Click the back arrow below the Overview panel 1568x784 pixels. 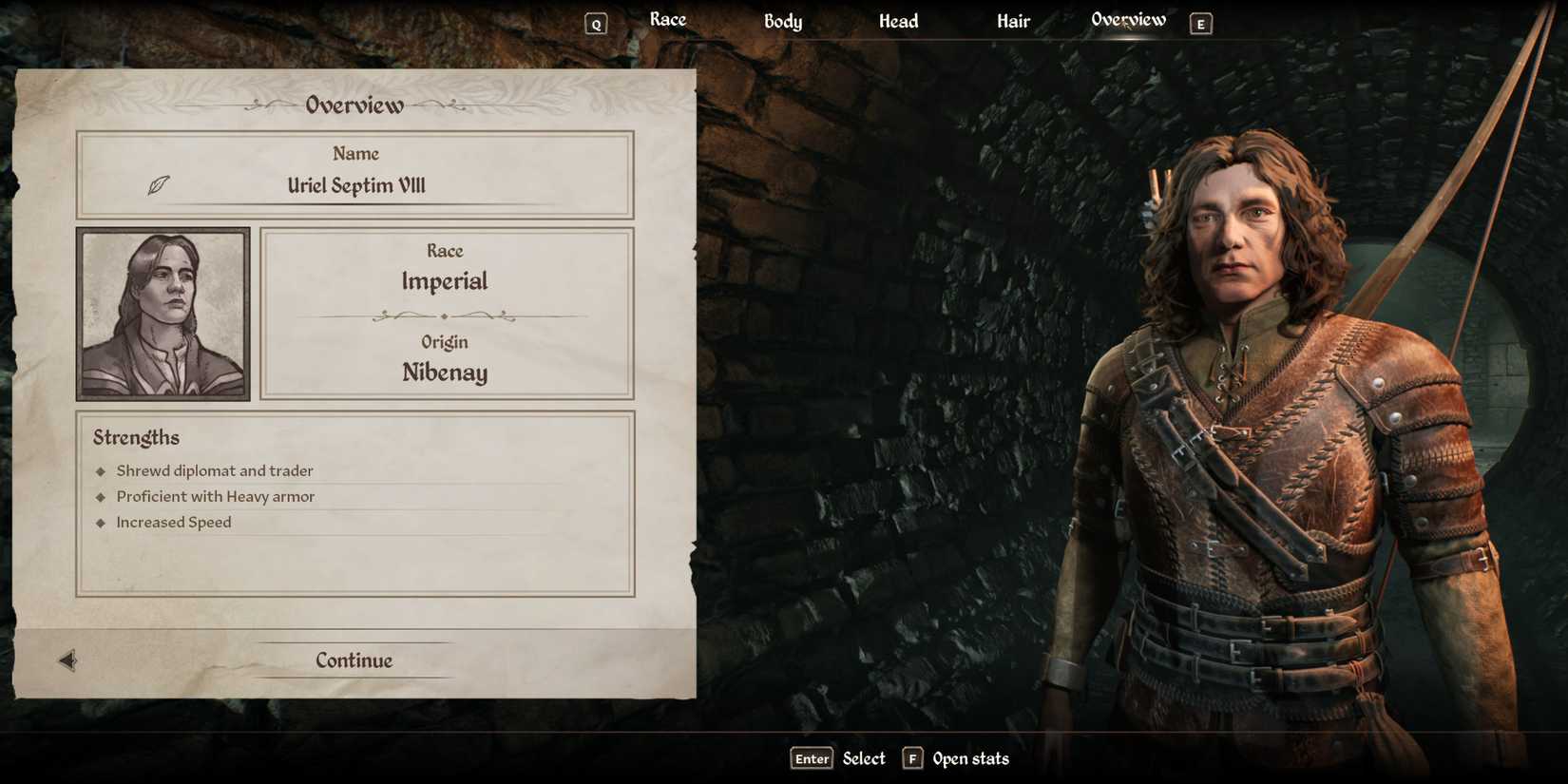click(66, 660)
